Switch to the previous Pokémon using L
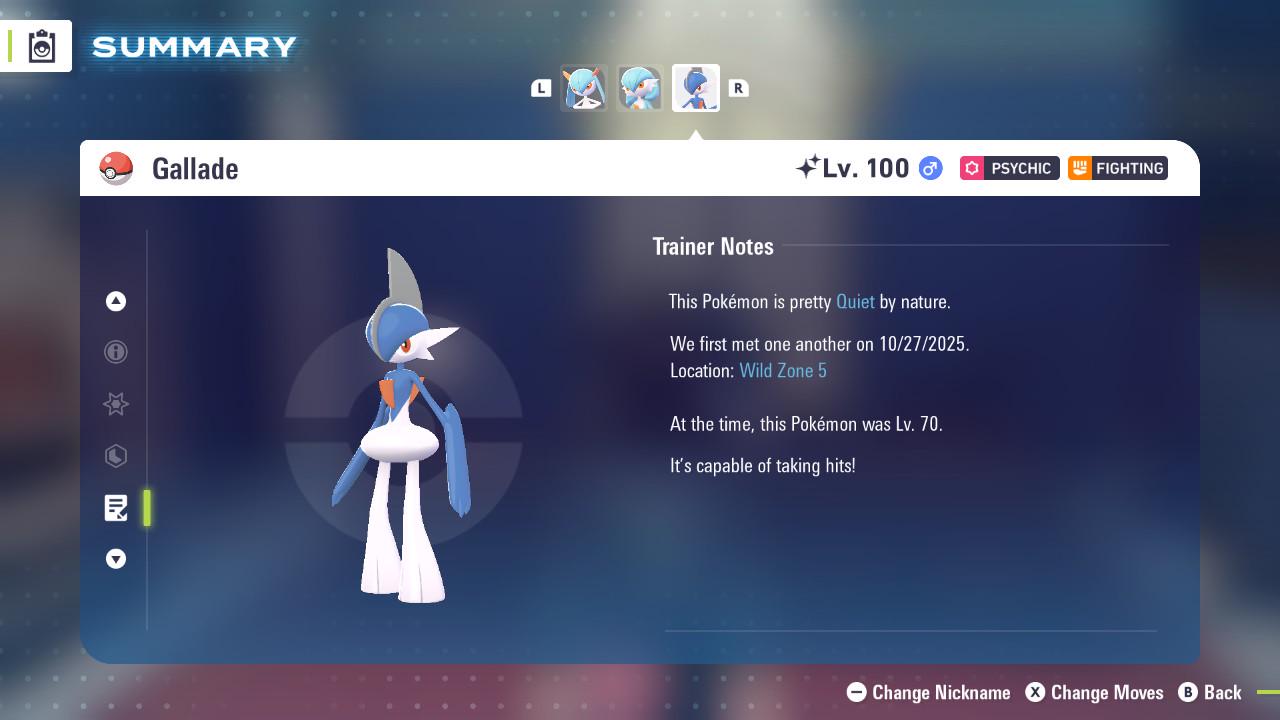The width and height of the screenshot is (1280, 720). click(x=541, y=88)
